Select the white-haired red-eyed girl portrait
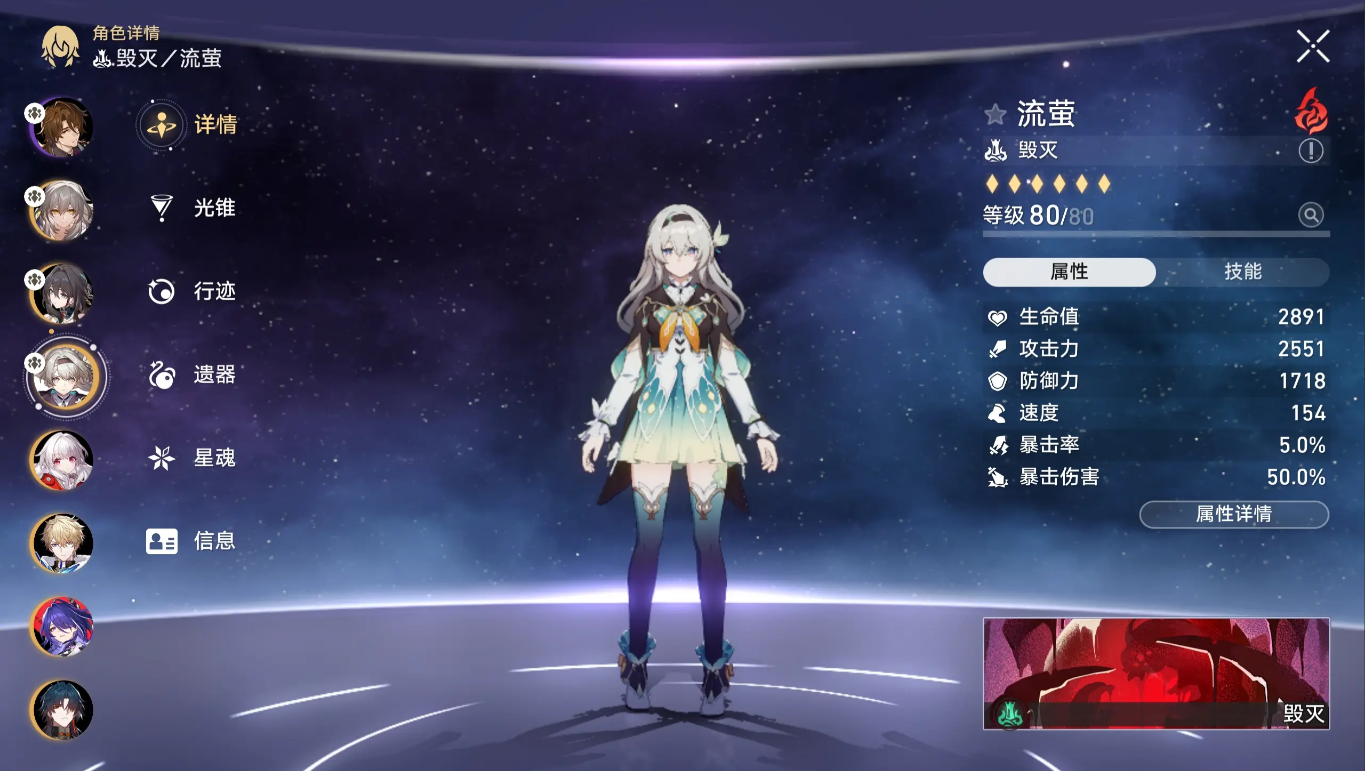The height and width of the screenshot is (771, 1365). tap(63, 461)
